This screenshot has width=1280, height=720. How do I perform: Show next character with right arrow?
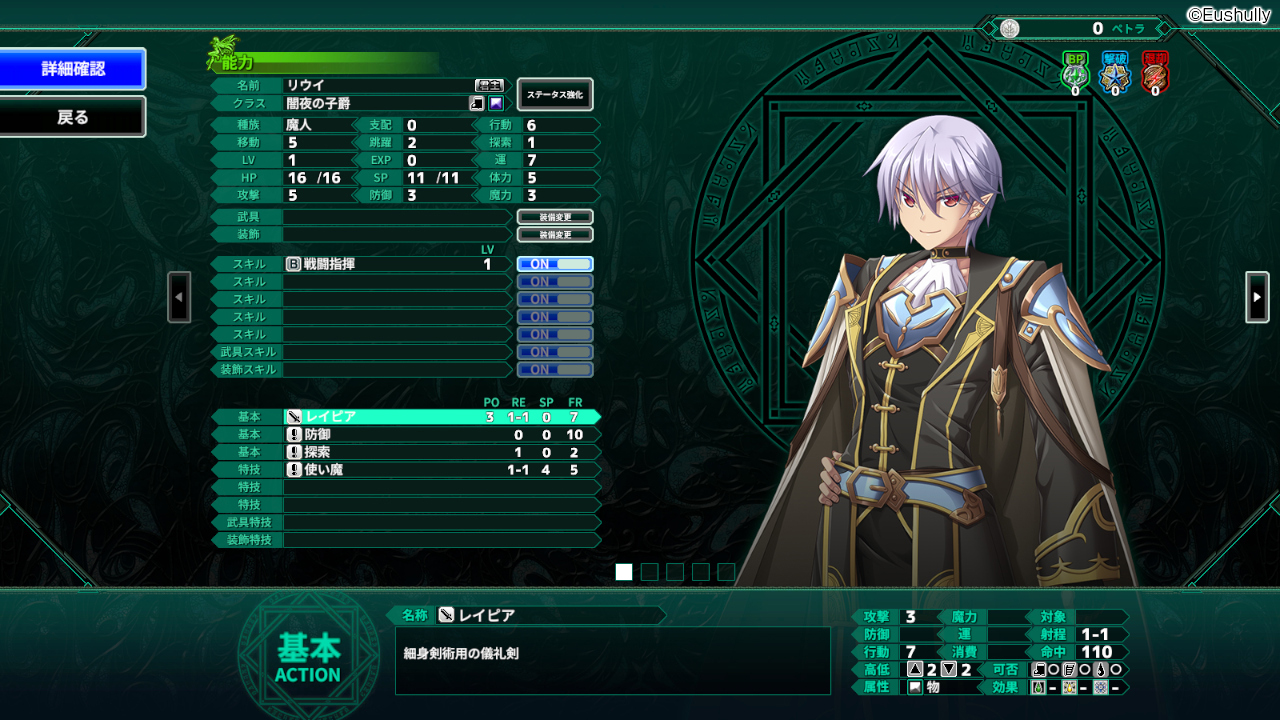[x=1257, y=297]
